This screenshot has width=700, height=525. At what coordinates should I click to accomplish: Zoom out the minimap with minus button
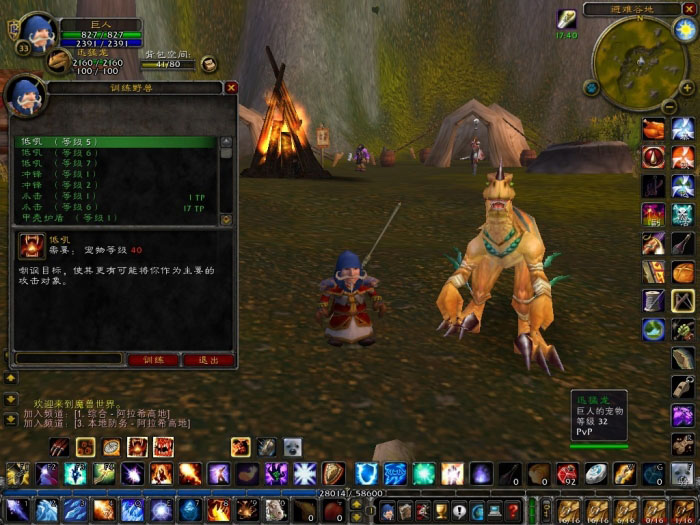669,106
